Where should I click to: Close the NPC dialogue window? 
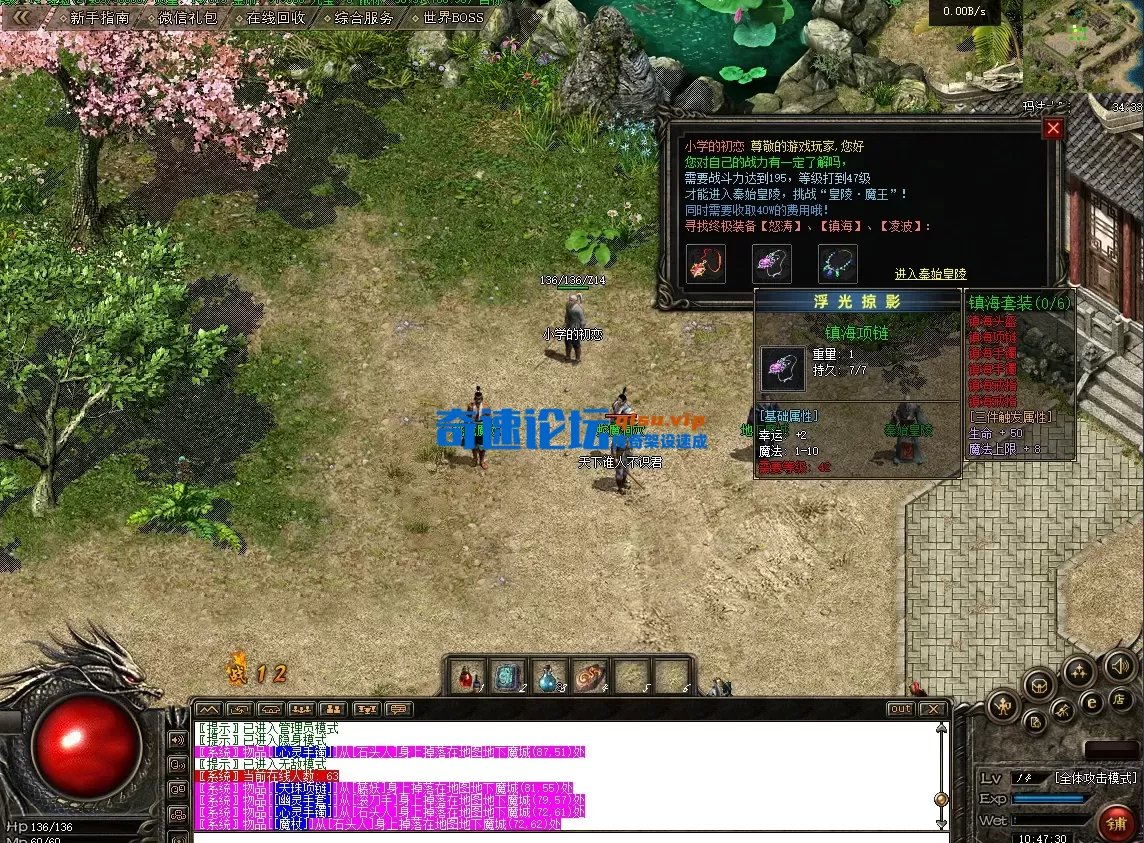(1053, 128)
